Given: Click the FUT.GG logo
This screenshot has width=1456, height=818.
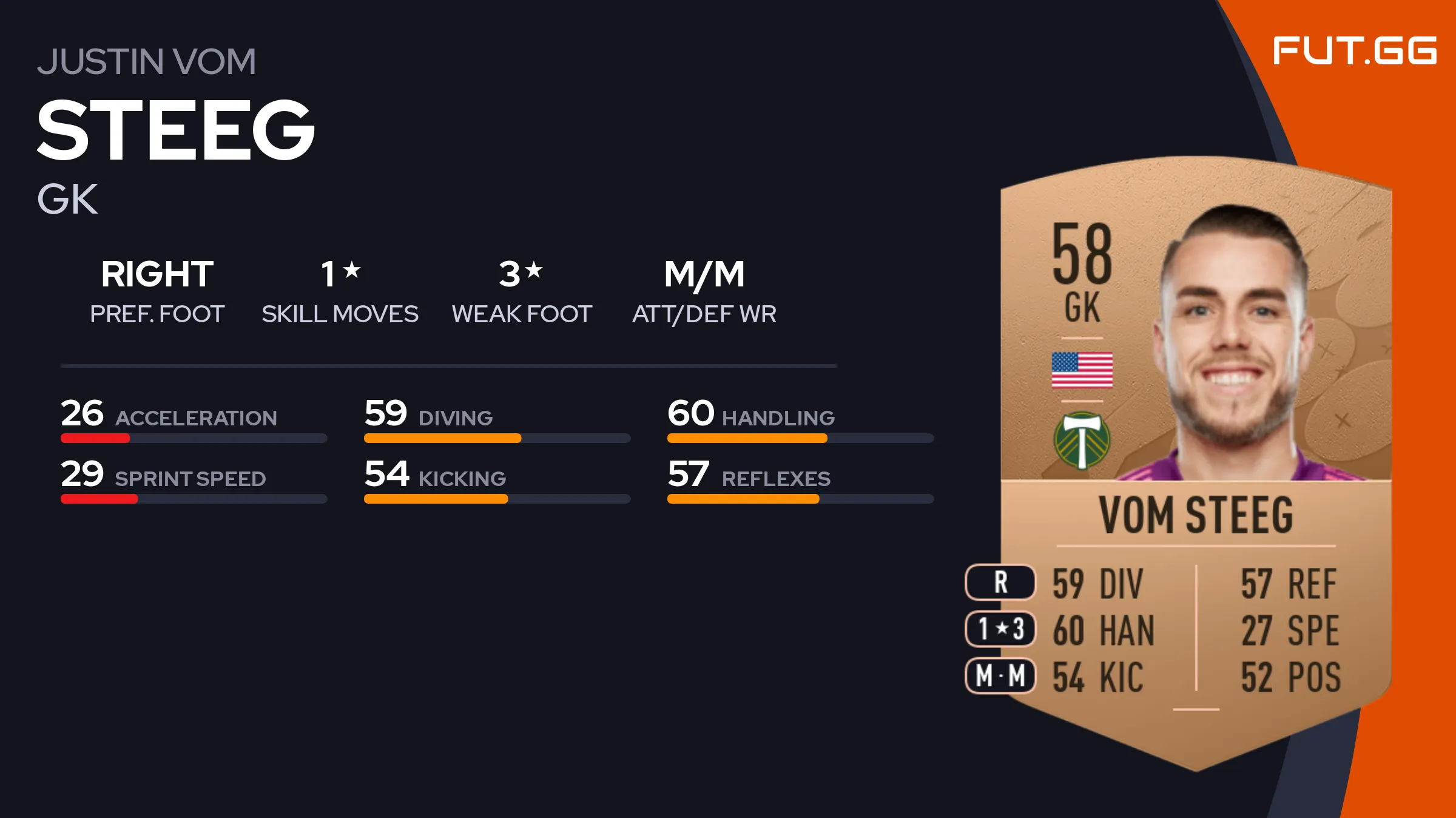Looking at the screenshot, I should coord(1354,50).
